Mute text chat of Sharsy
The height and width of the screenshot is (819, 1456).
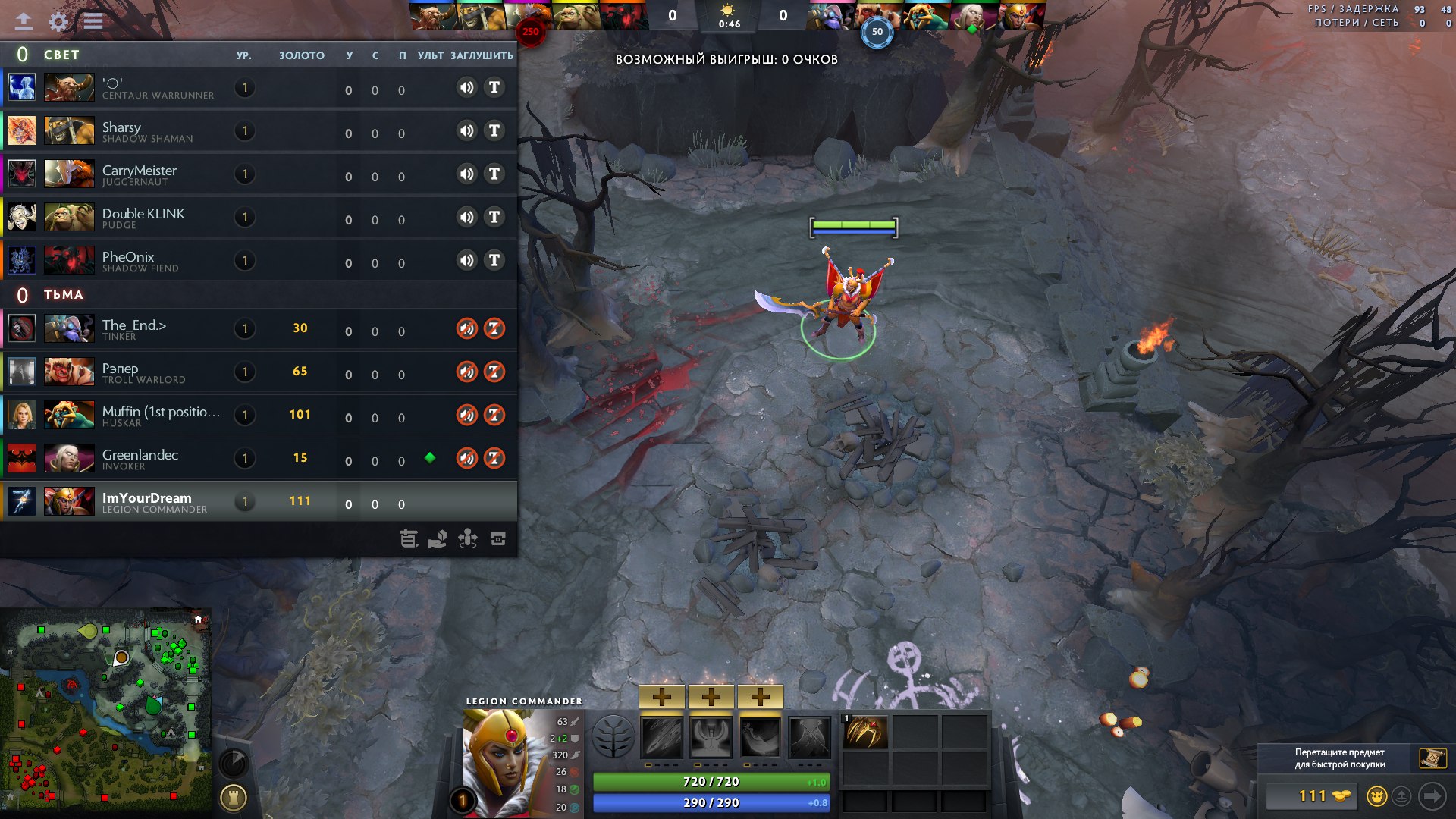(494, 131)
